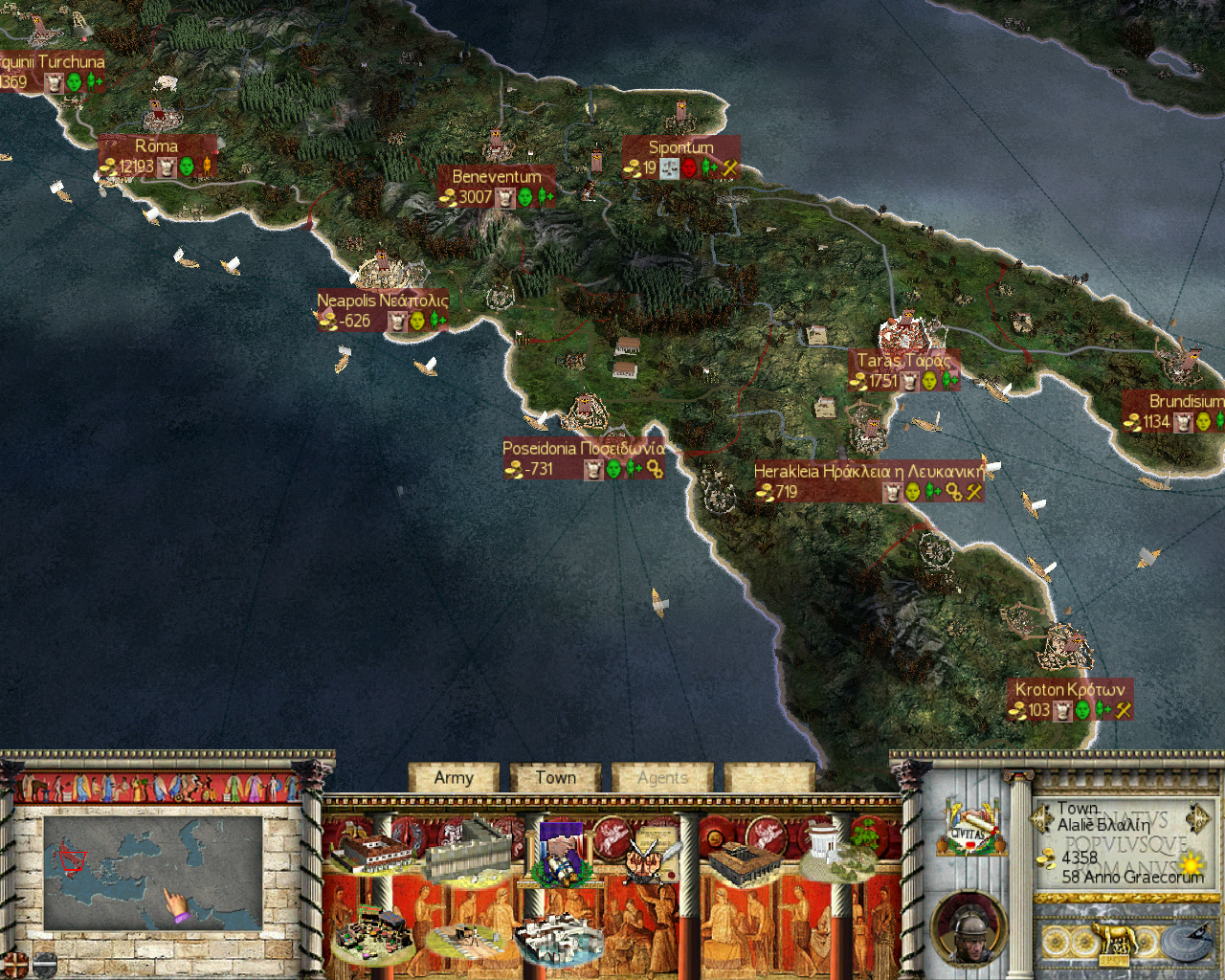
Task: Go to next settlement with right arrow
Action: click(1197, 818)
